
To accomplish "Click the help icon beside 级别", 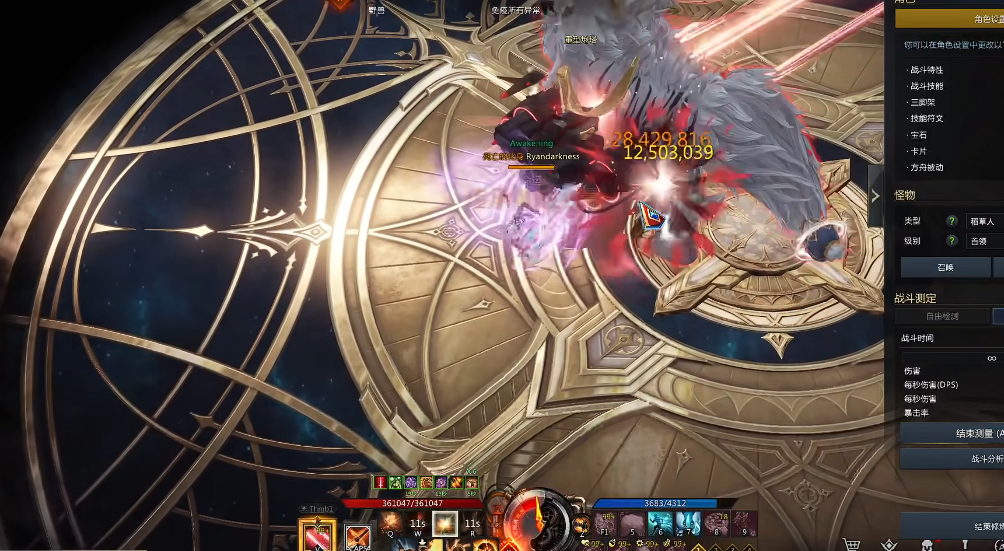I will click(951, 241).
